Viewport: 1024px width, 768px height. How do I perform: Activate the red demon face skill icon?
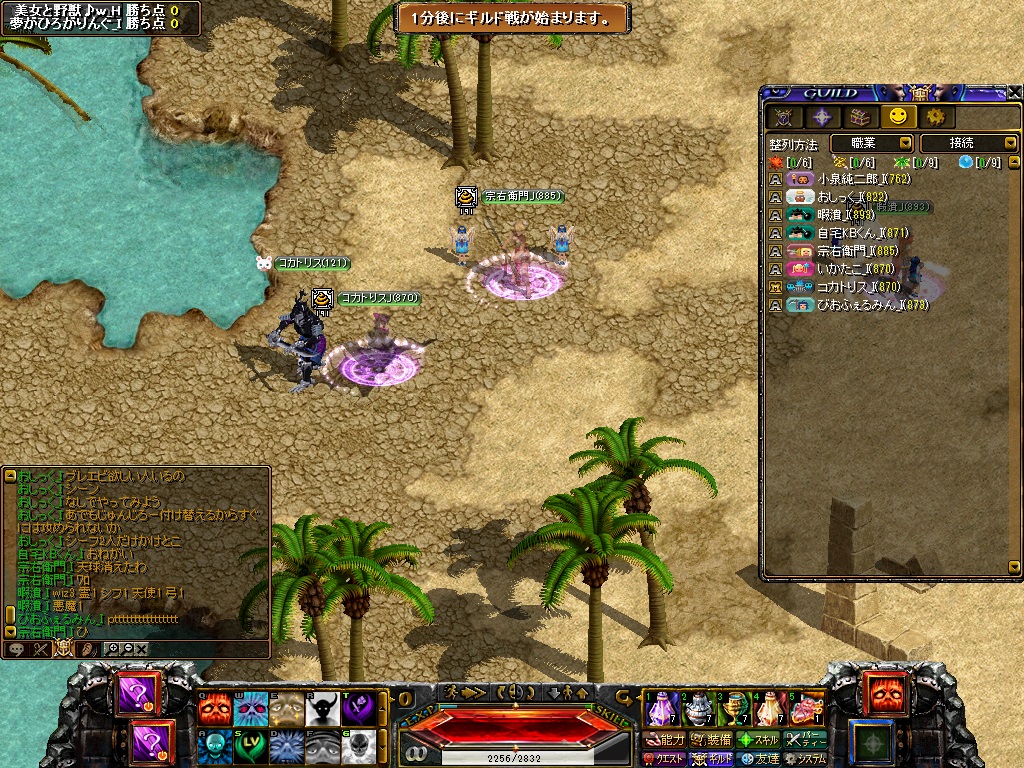tap(213, 709)
